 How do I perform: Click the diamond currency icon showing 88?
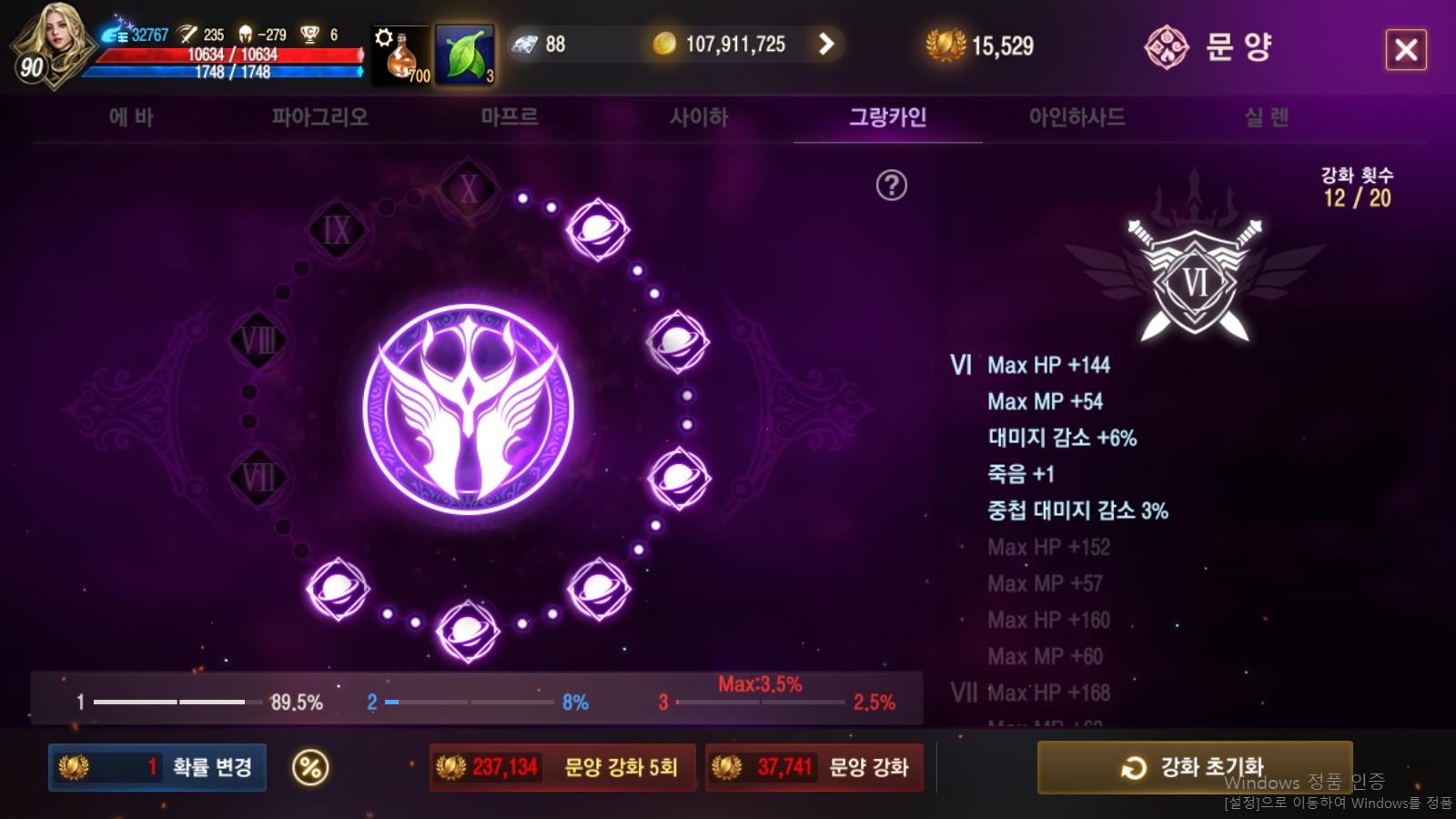523,44
